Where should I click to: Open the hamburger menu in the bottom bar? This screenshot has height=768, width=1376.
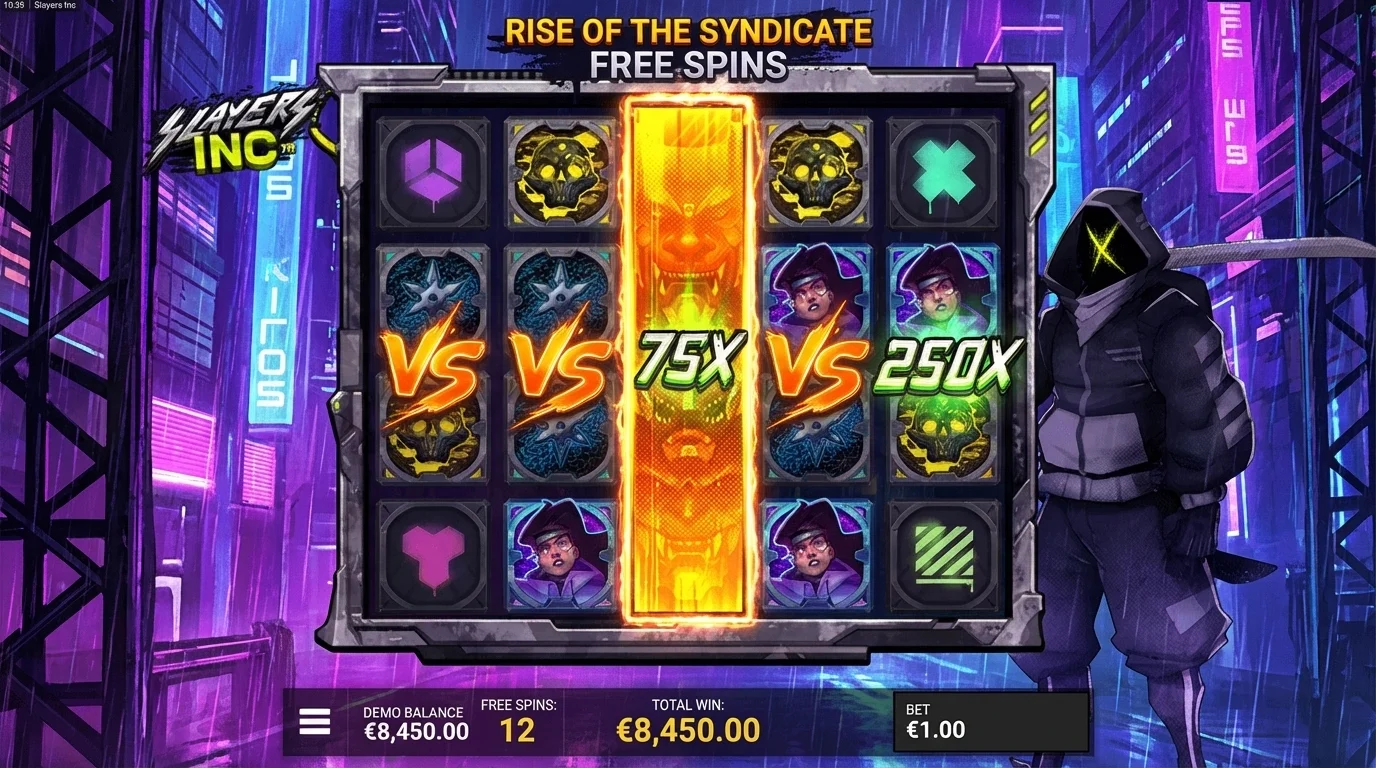[314, 720]
